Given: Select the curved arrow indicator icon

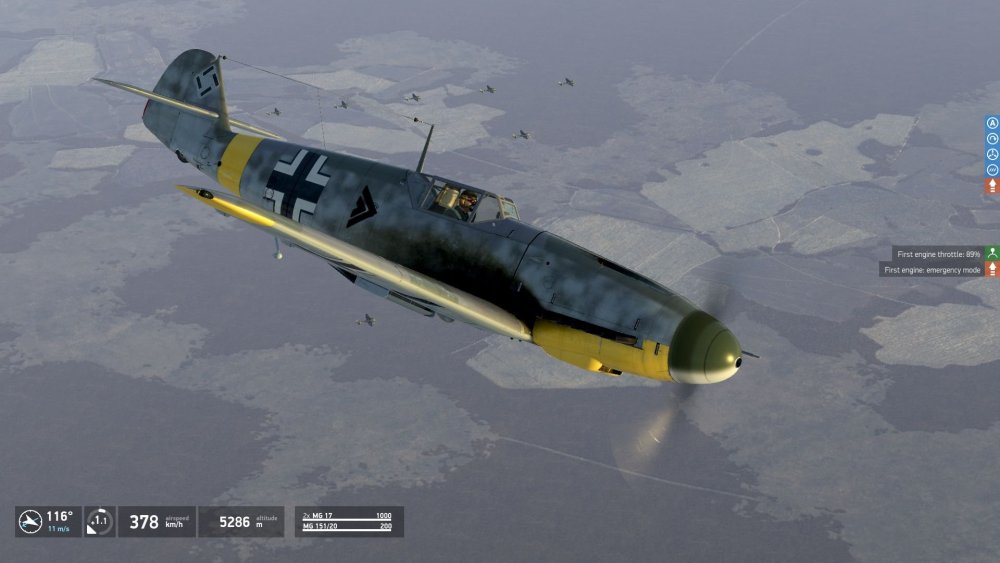Looking at the screenshot, I should (x=992, y=139).
